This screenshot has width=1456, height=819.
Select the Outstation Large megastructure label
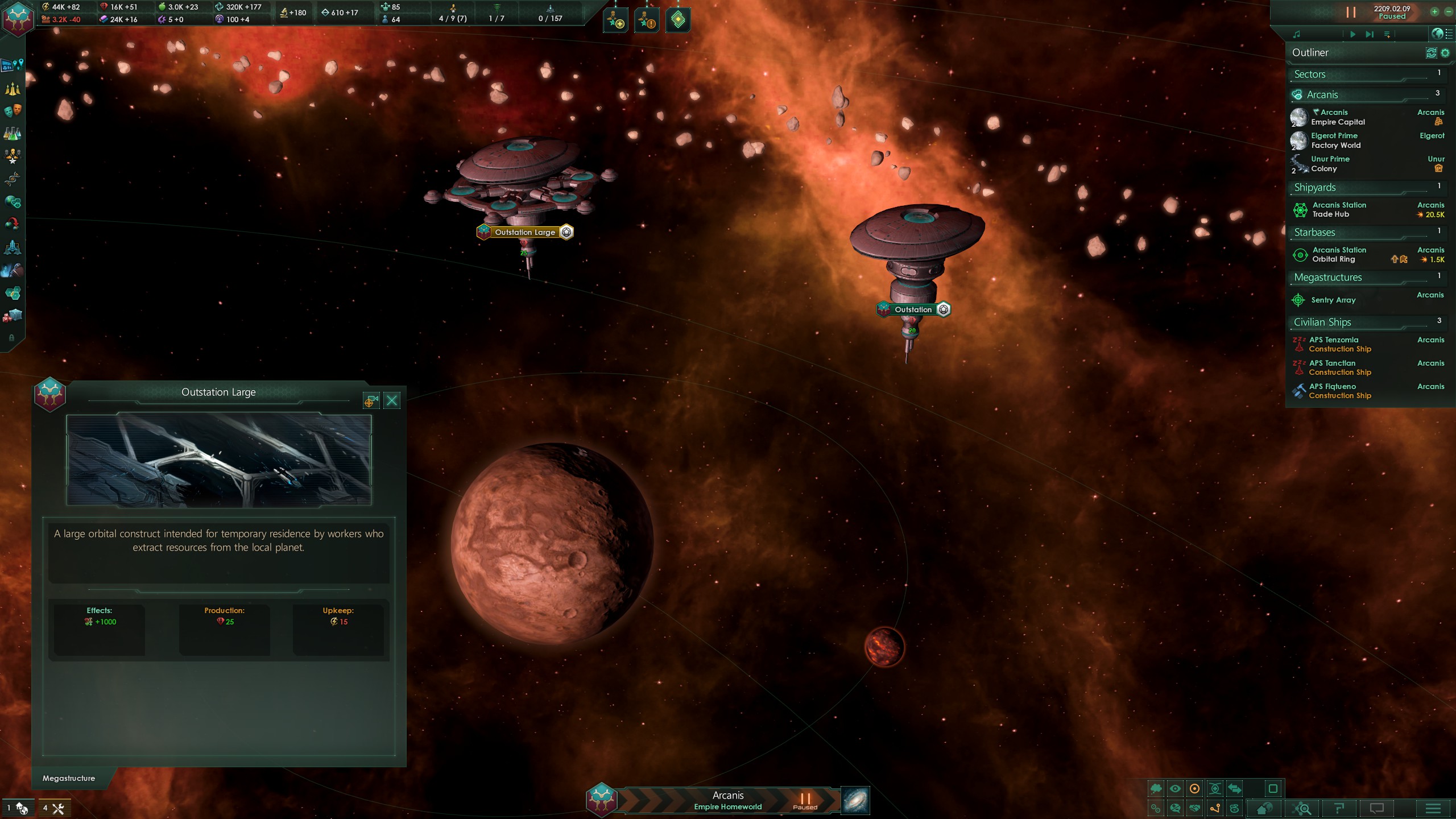point(524,232)
